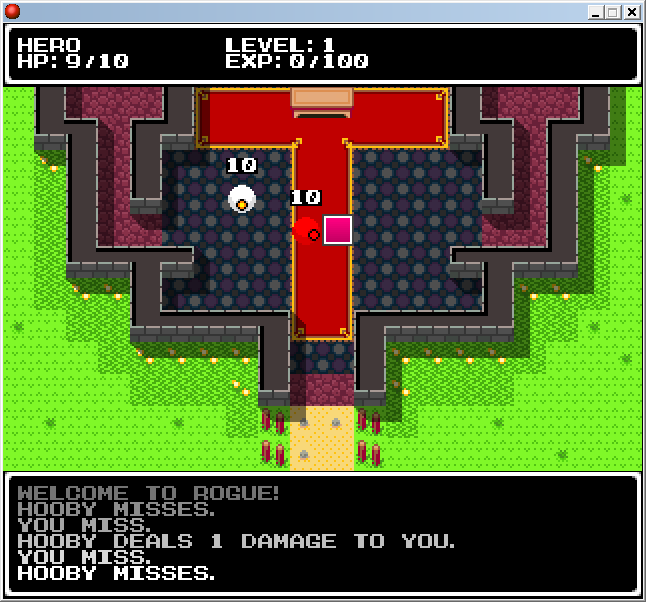Close the game window
The image size is (646, 602).
(632, 12)
